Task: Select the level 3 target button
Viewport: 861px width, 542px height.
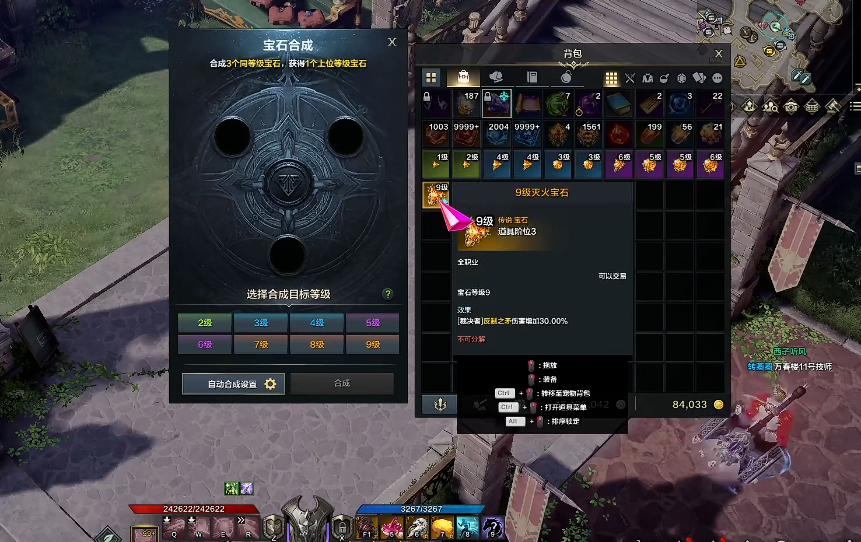Action: click(x=261, y=323)
